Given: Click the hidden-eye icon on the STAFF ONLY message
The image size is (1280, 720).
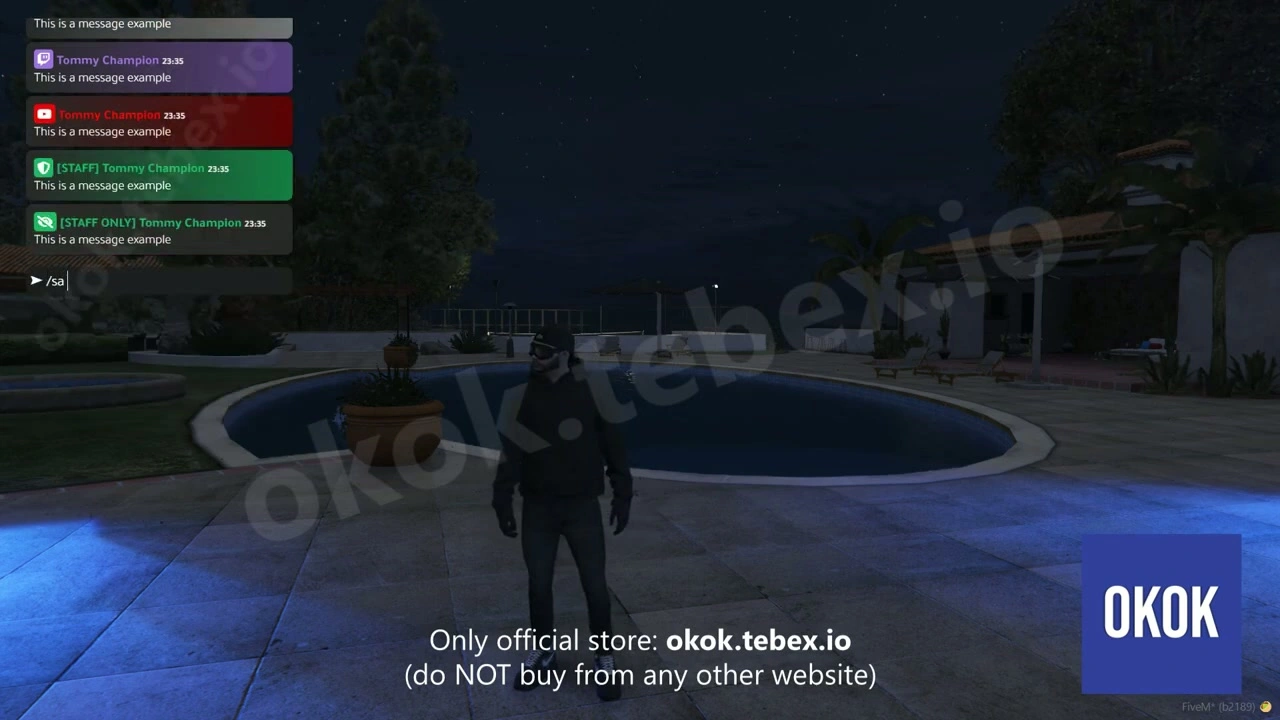Looking at the screenshot, I should pyautogui.click(x=43, y=221).
